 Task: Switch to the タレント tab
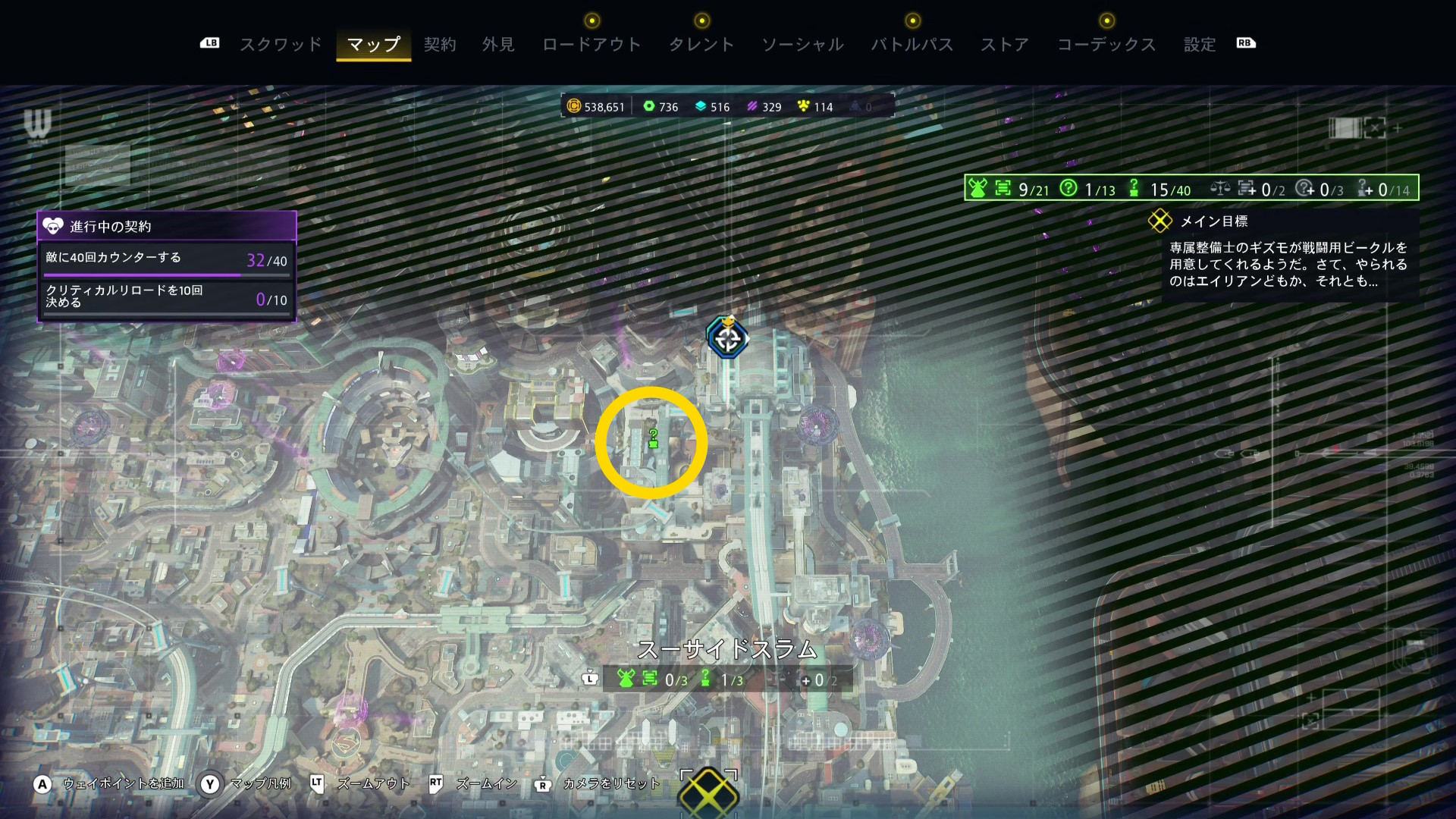[701, 45]
